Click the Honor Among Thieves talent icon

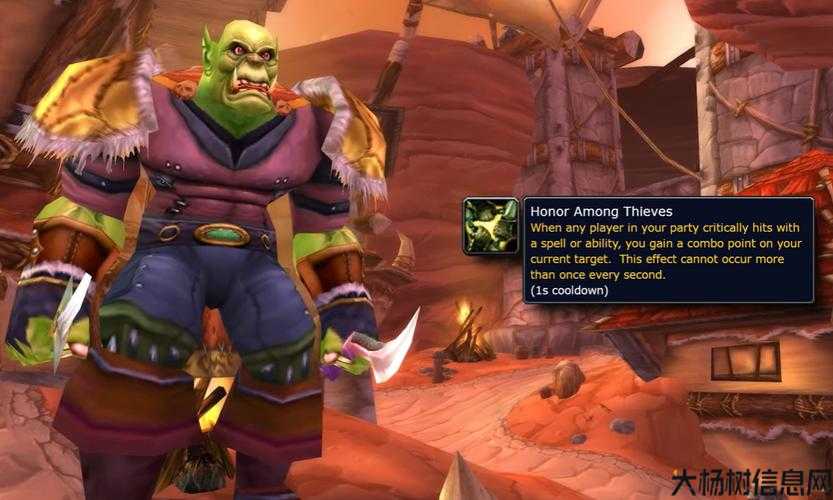491,225
